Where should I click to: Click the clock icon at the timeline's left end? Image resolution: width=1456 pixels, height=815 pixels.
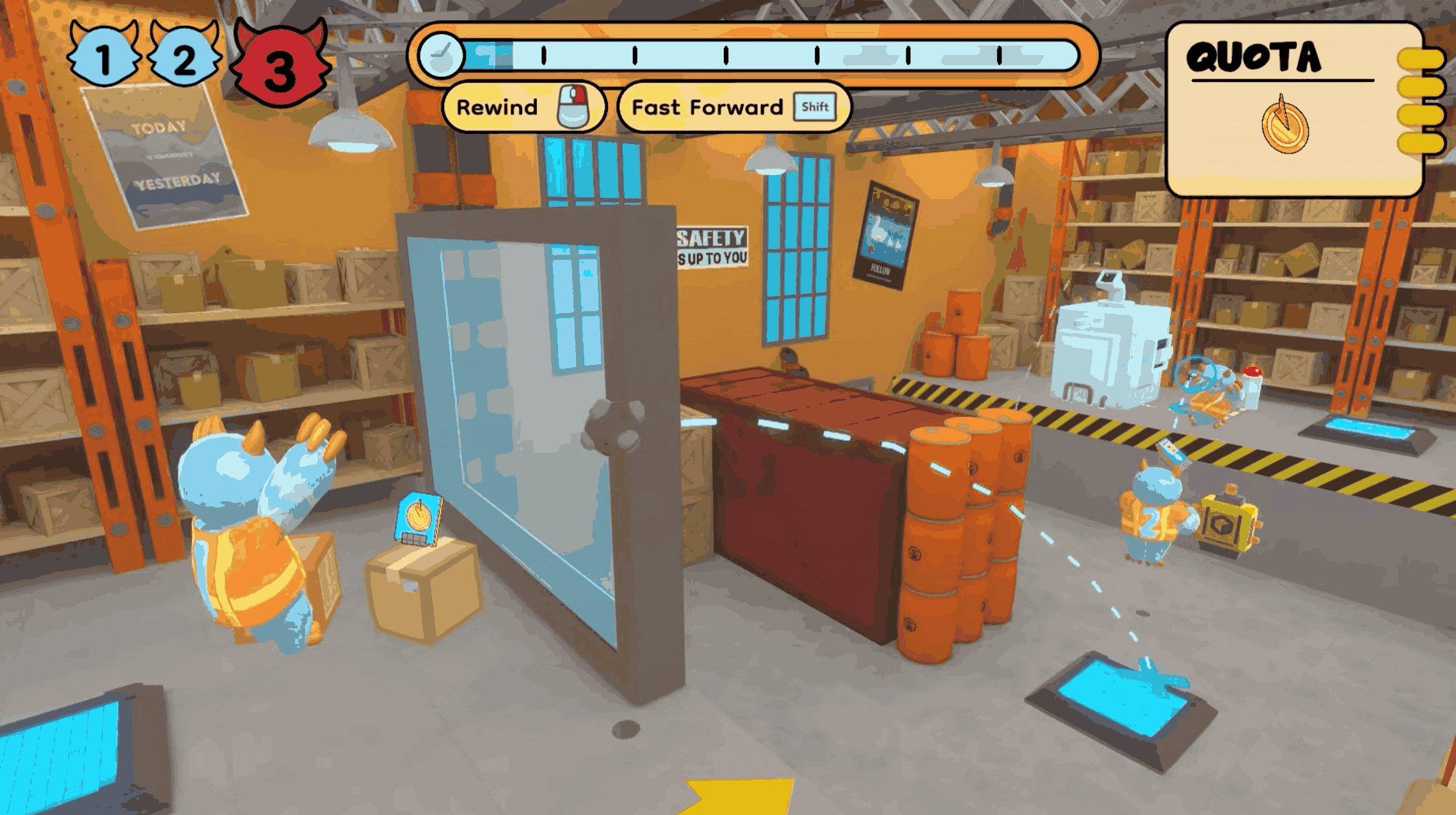pyautogui.click(x=443, y=56)
